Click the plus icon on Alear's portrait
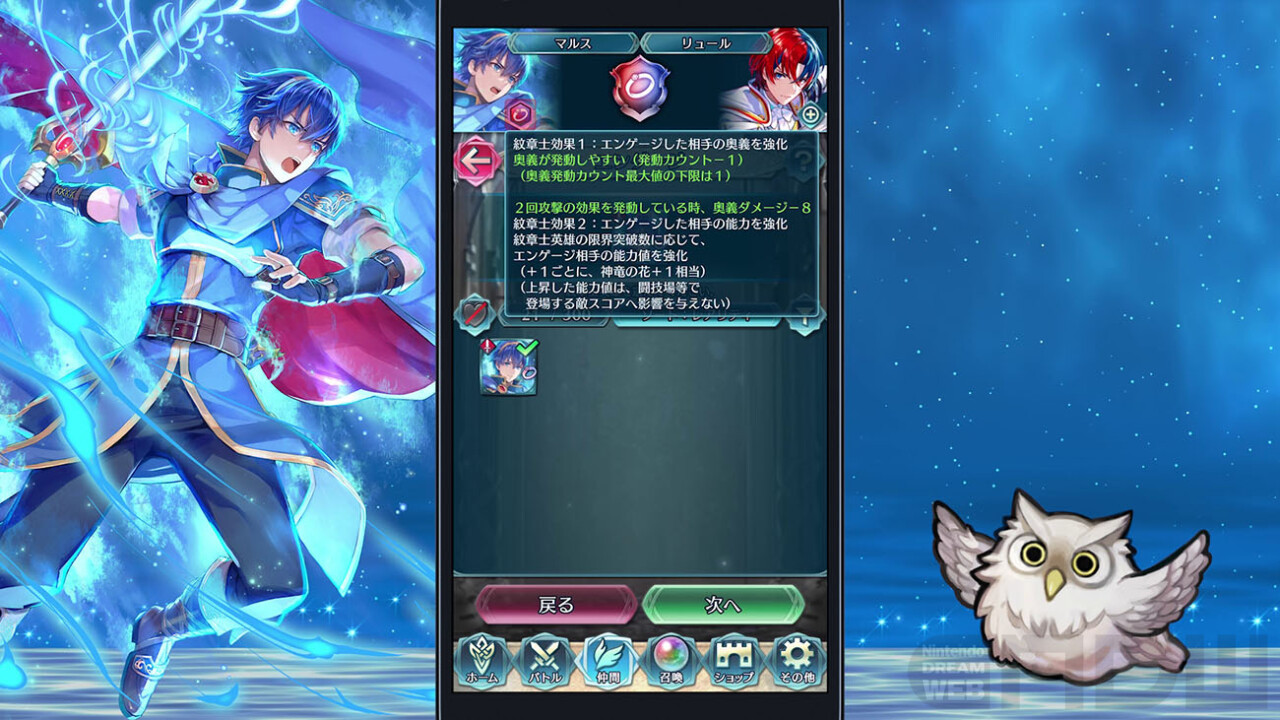Screen dimensions: 1280x720 point(810,114)
